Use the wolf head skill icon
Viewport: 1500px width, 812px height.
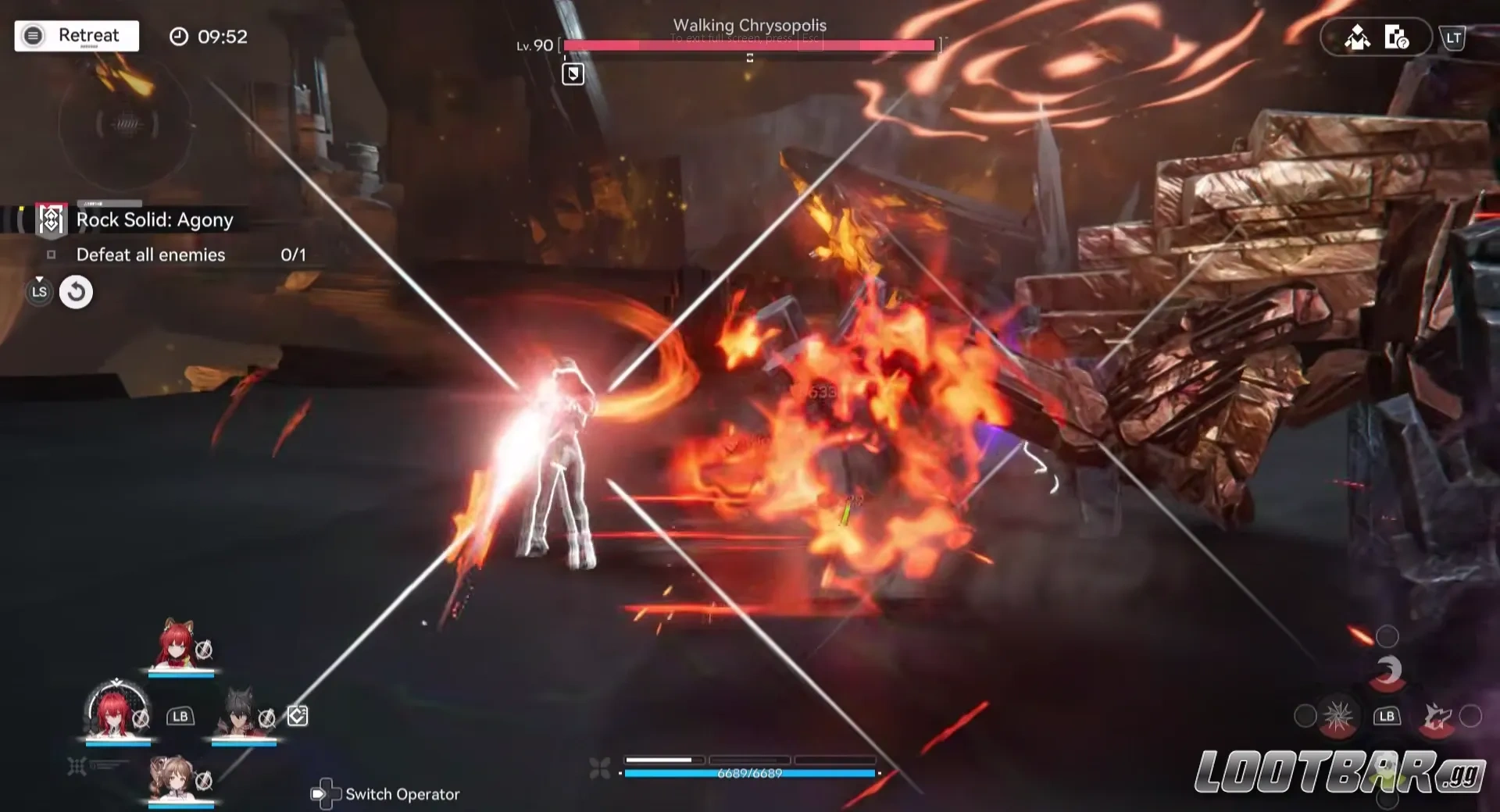1436,716
